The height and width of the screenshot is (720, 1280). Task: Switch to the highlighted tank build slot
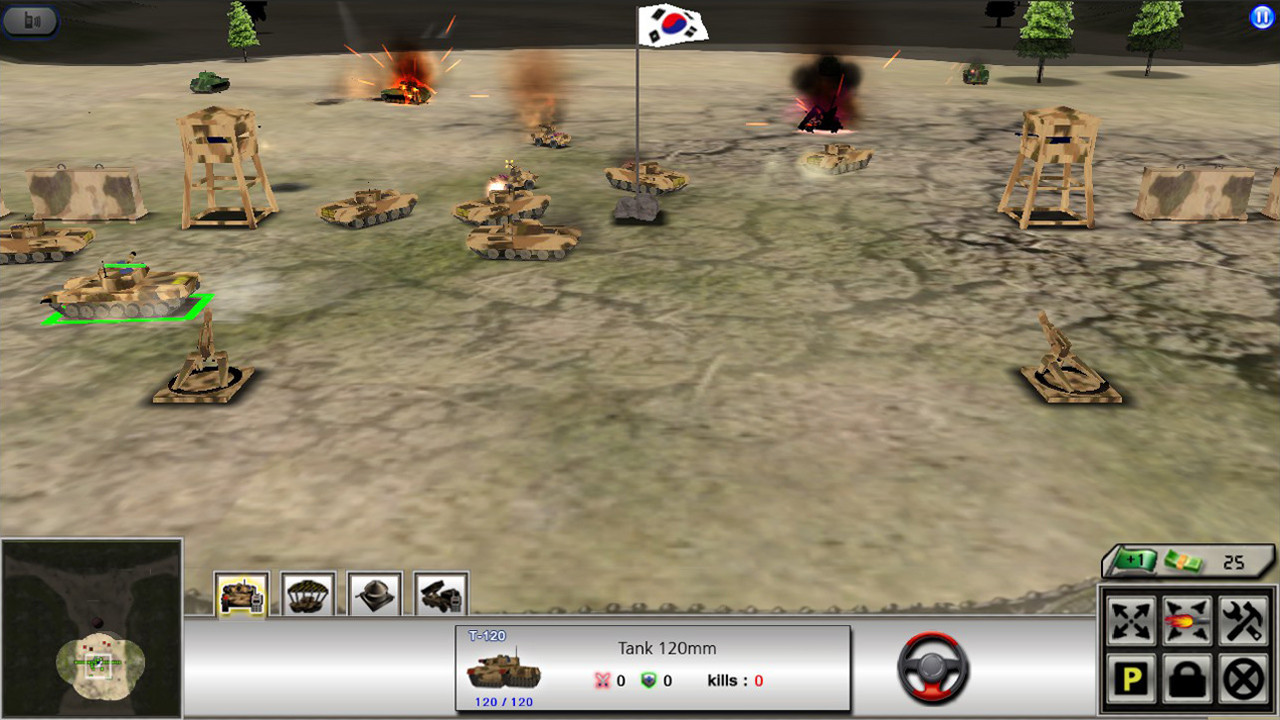pyautogui.click(x=240, y=595)
